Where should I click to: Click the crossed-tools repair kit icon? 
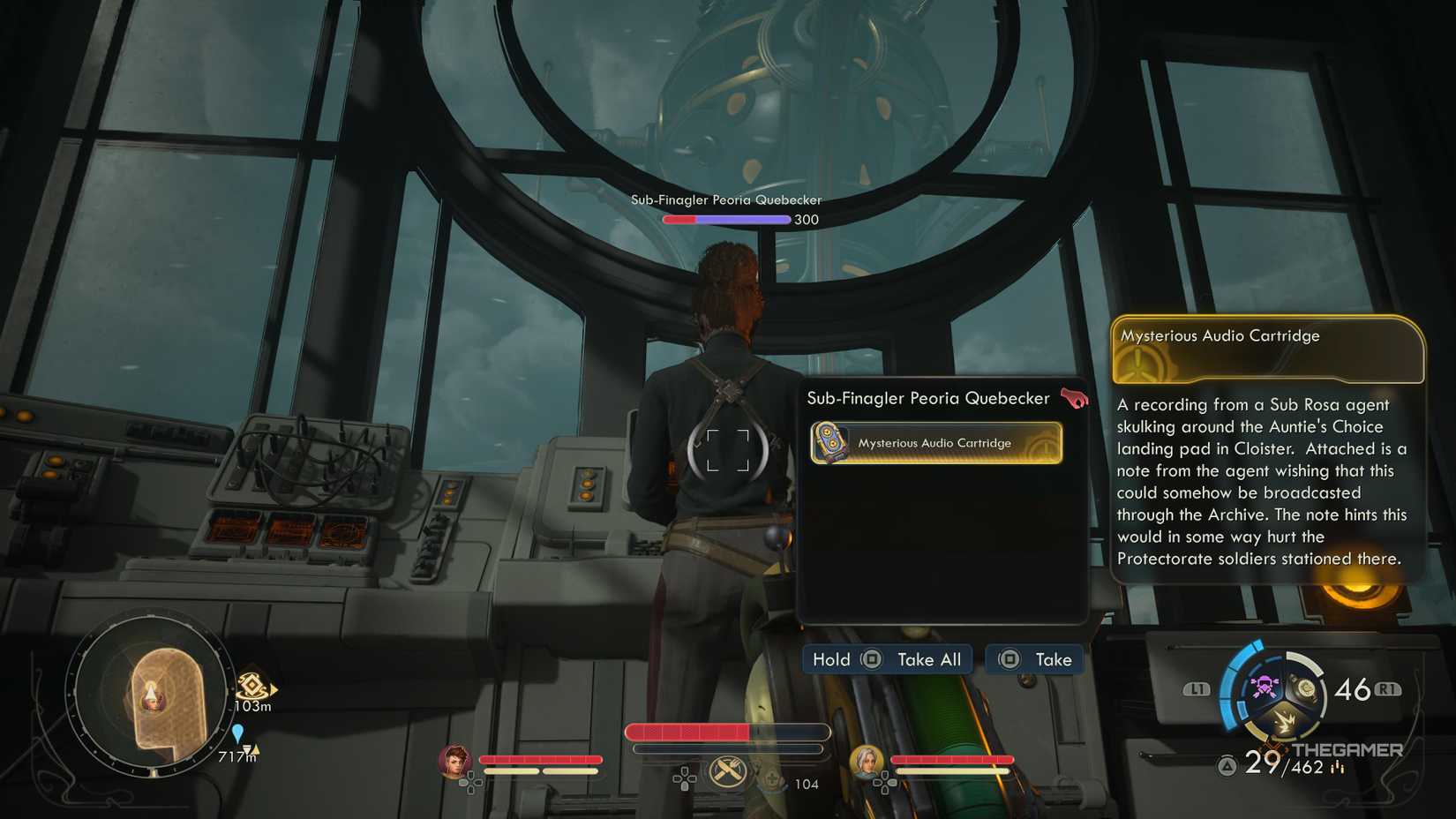(727, 772)
